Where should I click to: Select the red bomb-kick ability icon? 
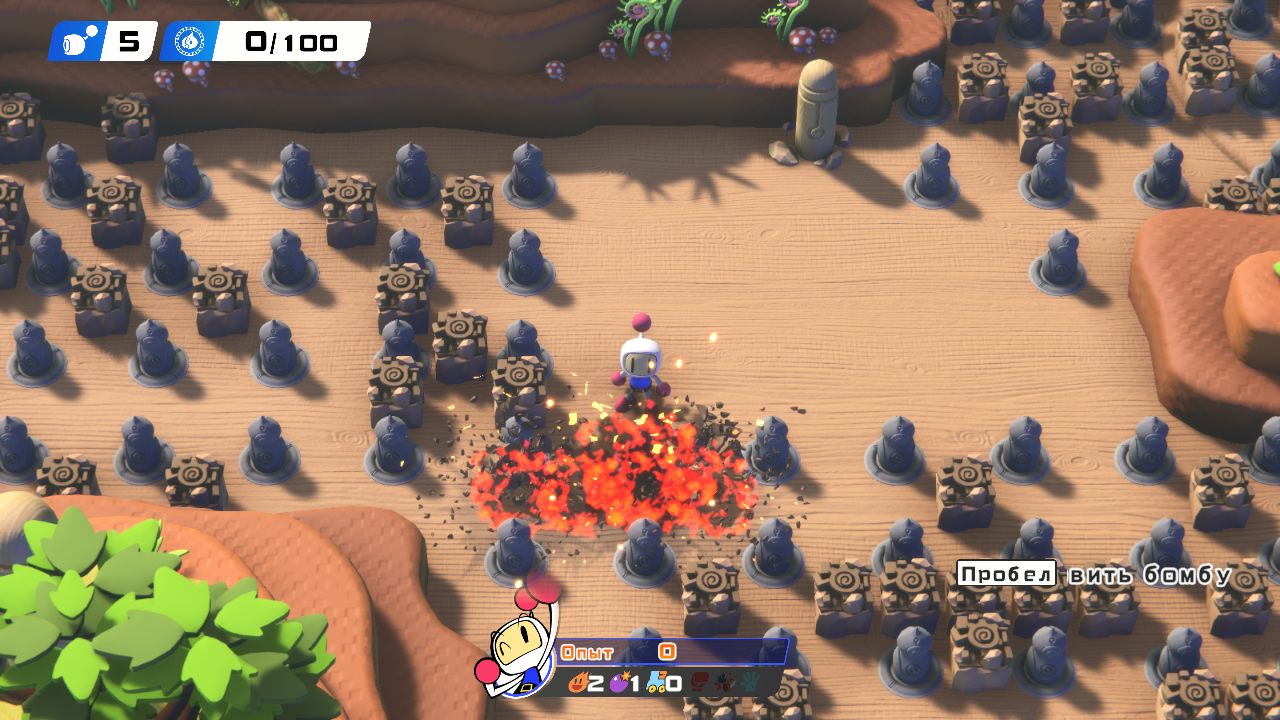pos(698,682)
